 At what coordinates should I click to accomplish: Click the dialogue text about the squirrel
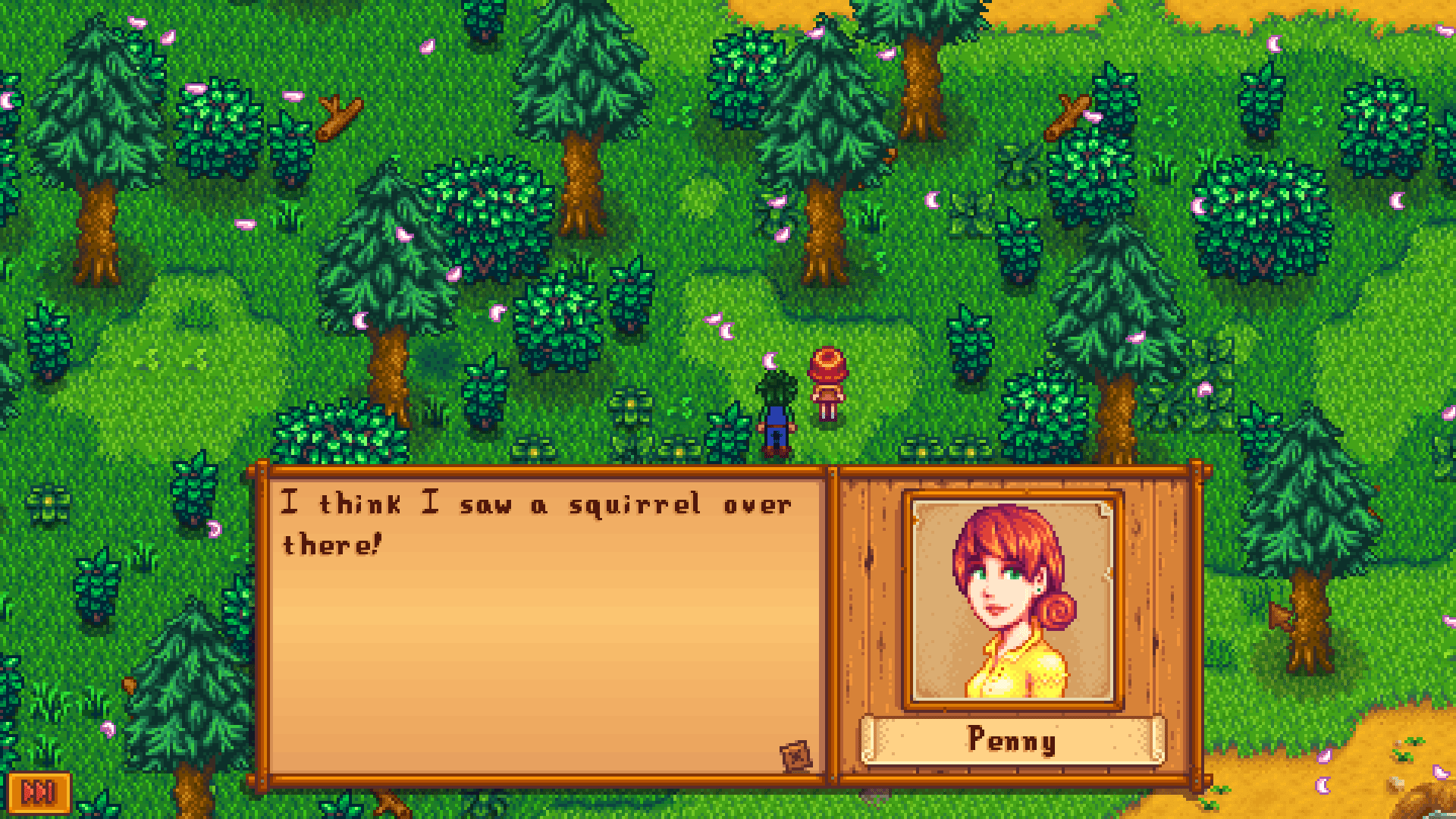tap(531, 523)
